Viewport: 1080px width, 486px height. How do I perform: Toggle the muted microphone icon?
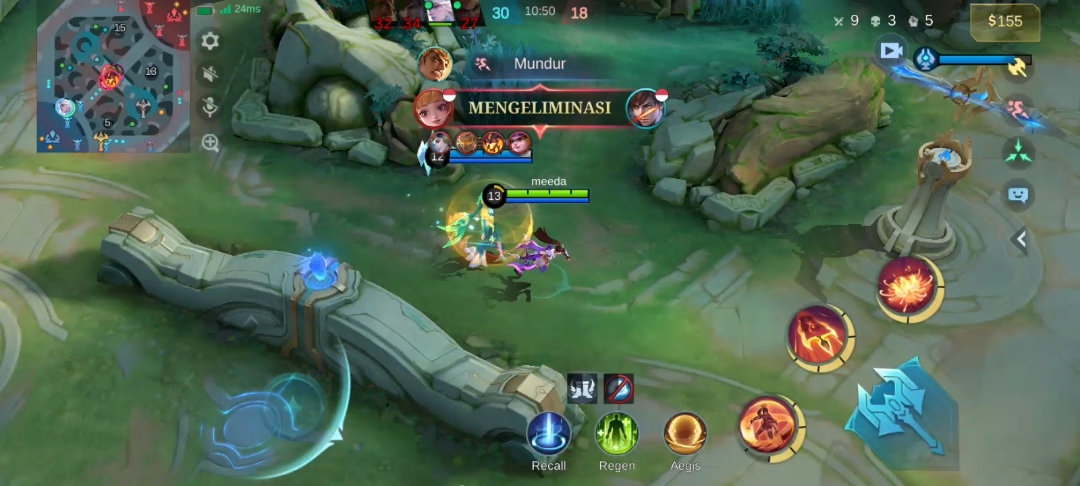[210, 107]
